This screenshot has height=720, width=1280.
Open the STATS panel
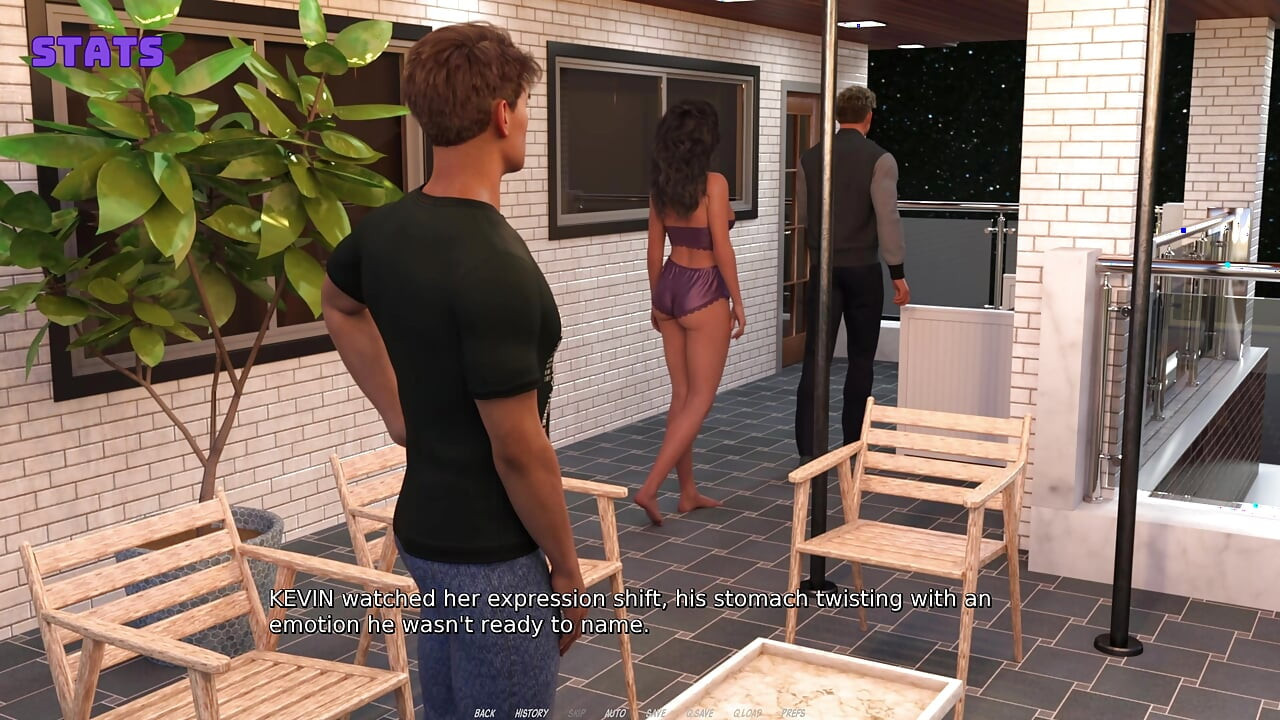pos(96,50)
